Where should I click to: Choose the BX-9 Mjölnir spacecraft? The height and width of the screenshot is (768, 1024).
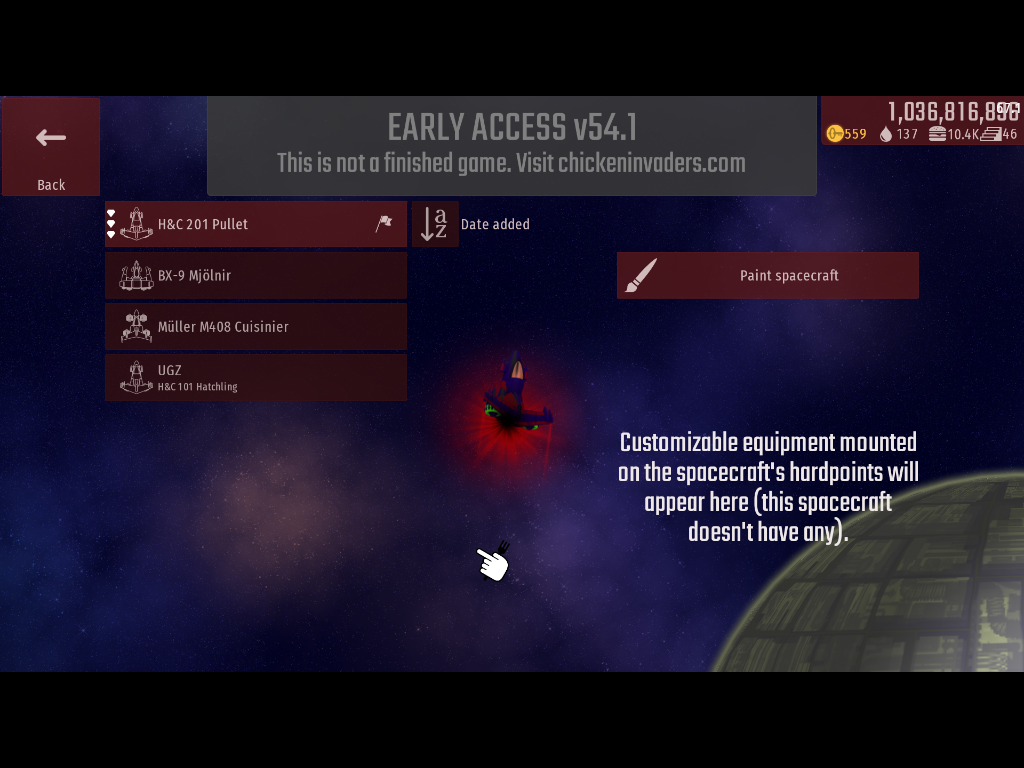click(256, 275)
